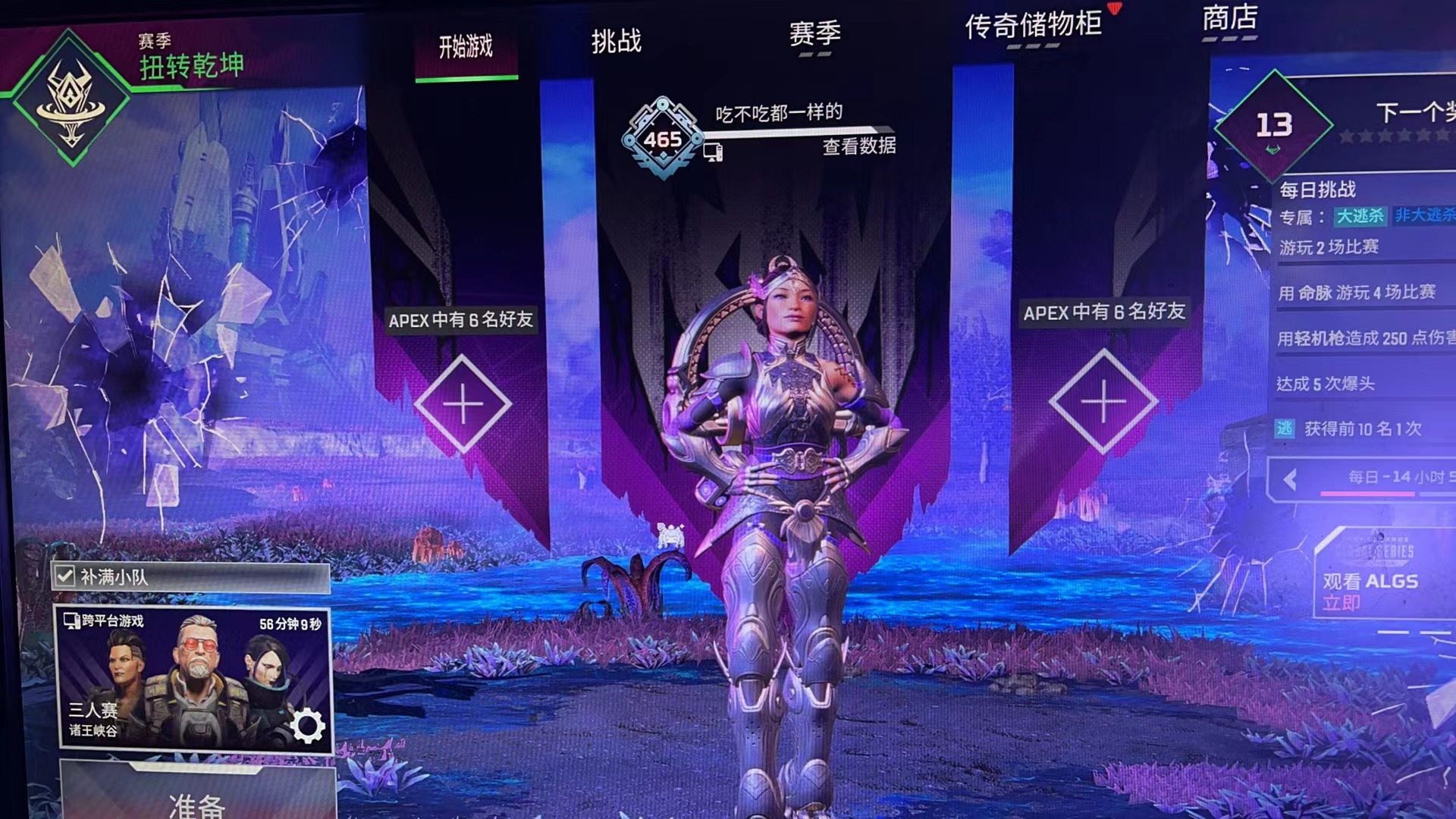The width and height of the screenshot is (1456, 819).
Task: Click 查看数据 to view player stats
Action: point(858,146)
